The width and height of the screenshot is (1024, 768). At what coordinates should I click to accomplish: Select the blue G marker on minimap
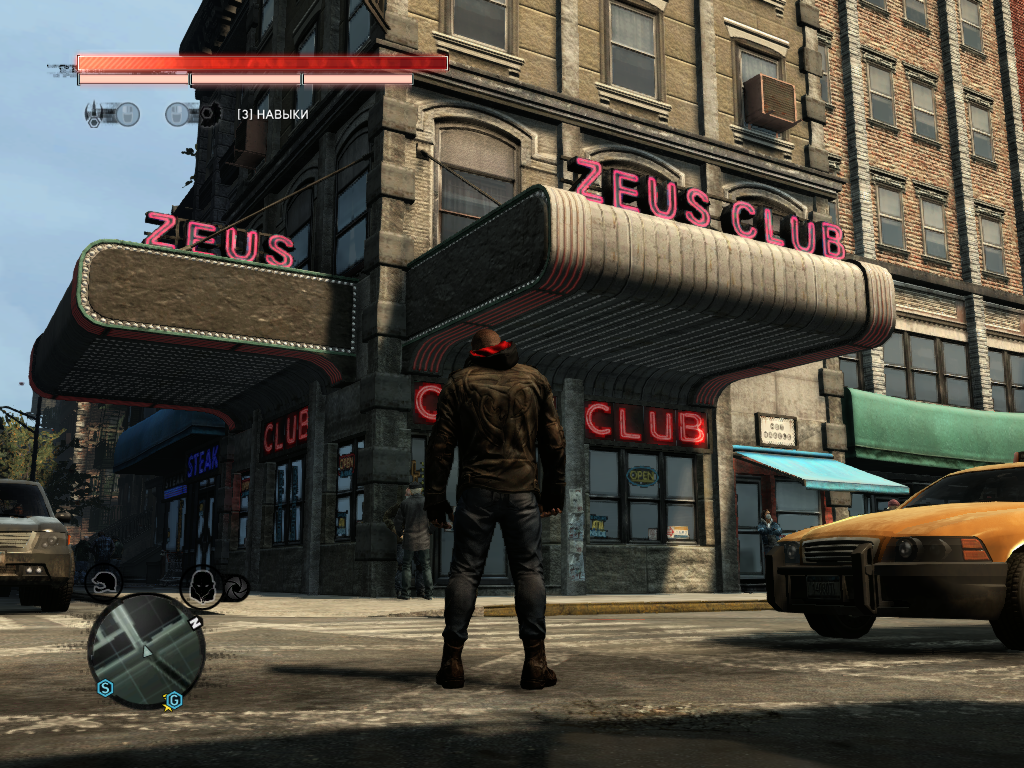pos(174,698)
